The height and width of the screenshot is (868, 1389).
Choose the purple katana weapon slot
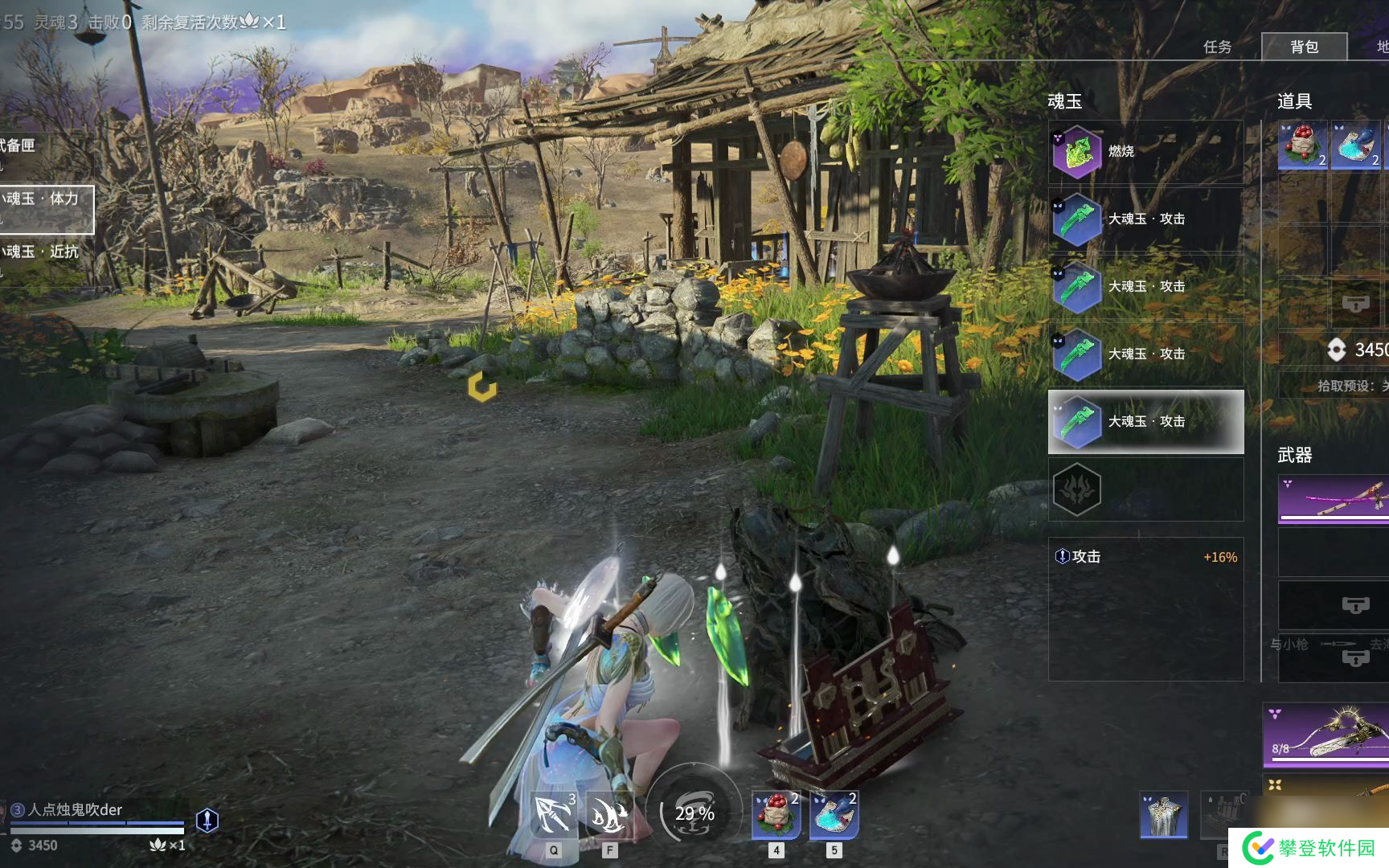point(1334,499)
